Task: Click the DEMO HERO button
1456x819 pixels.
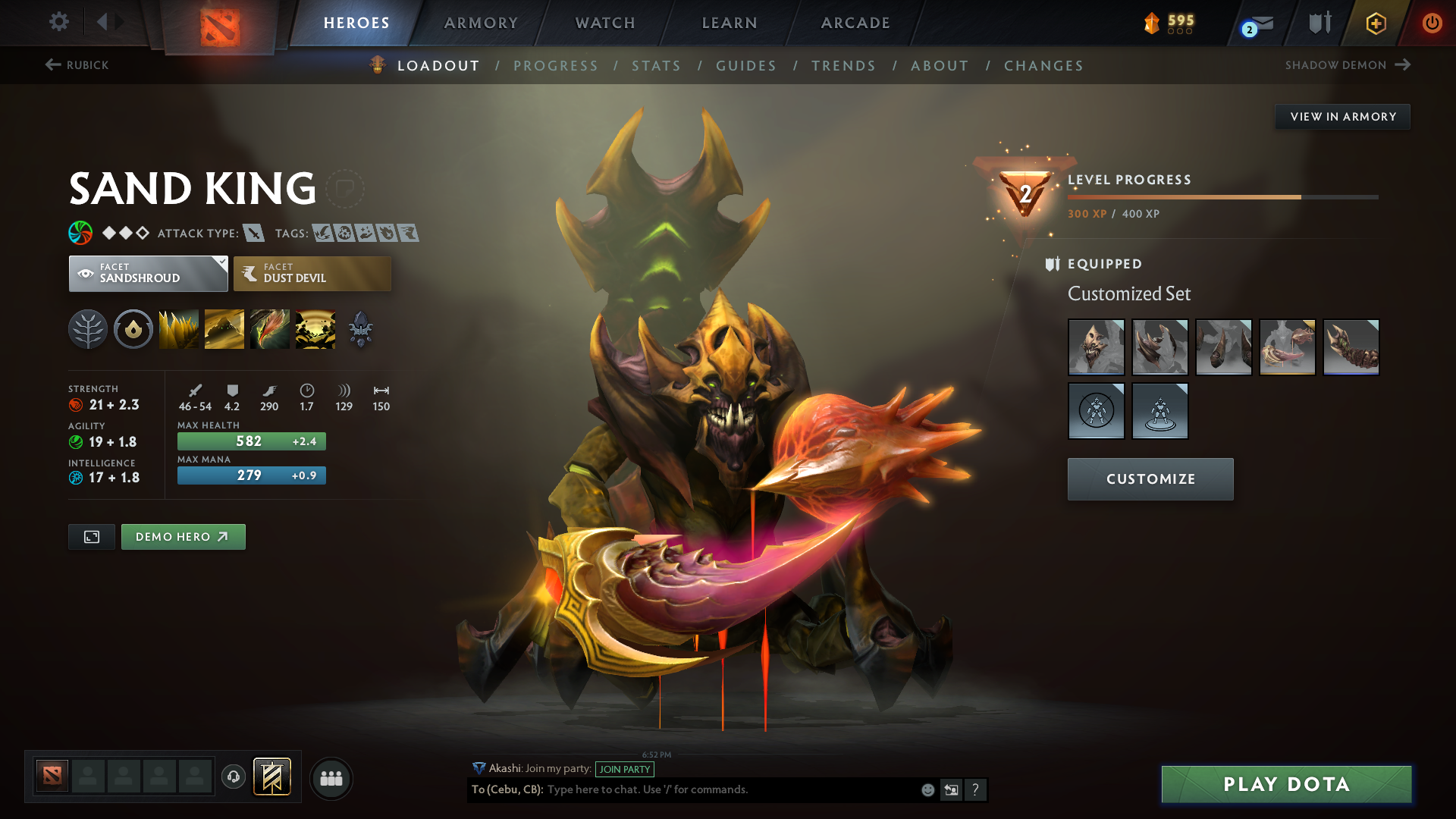Action: tap(183, 536)
